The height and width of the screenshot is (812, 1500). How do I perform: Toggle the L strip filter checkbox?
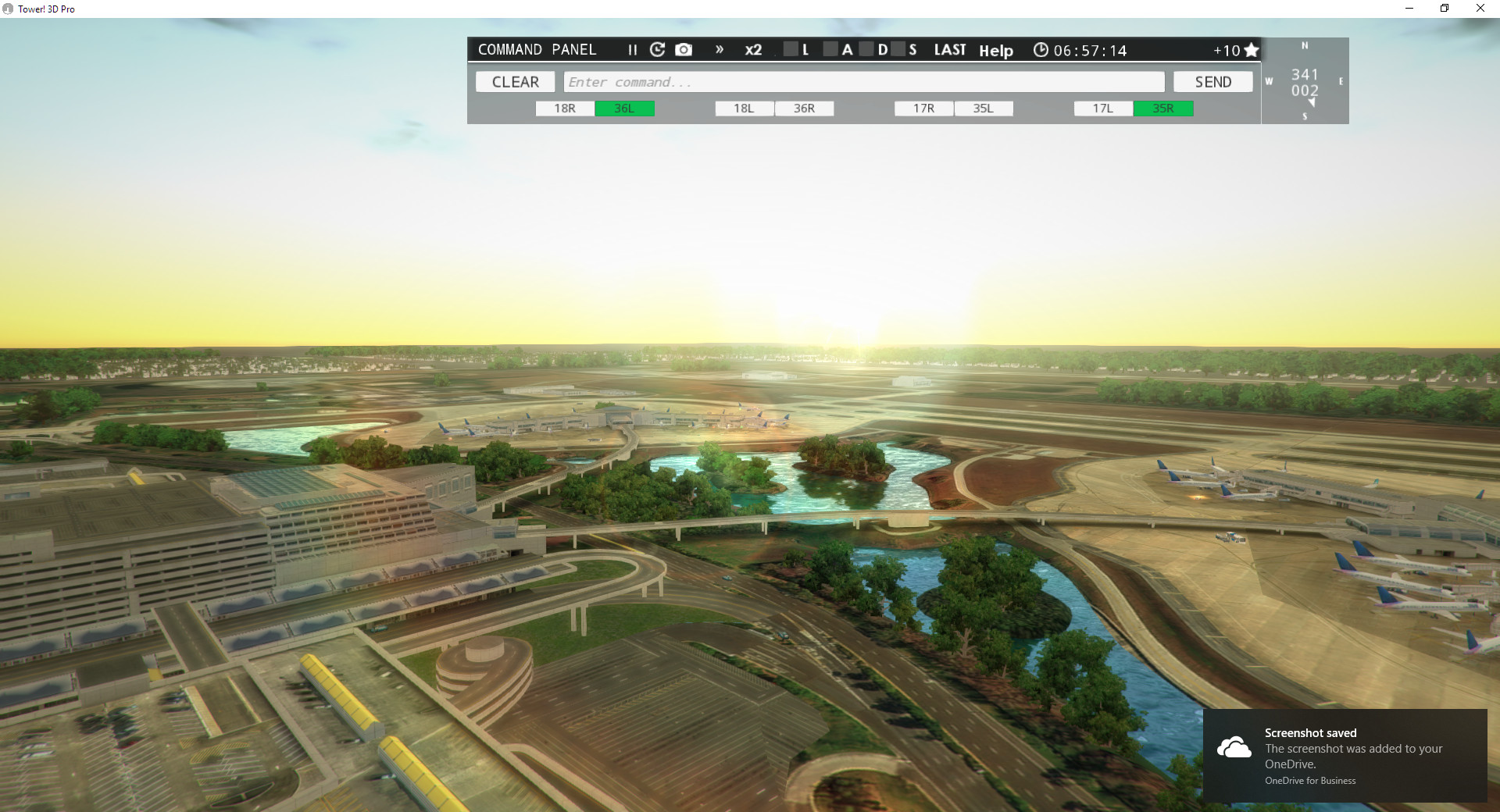coord(791,49)
